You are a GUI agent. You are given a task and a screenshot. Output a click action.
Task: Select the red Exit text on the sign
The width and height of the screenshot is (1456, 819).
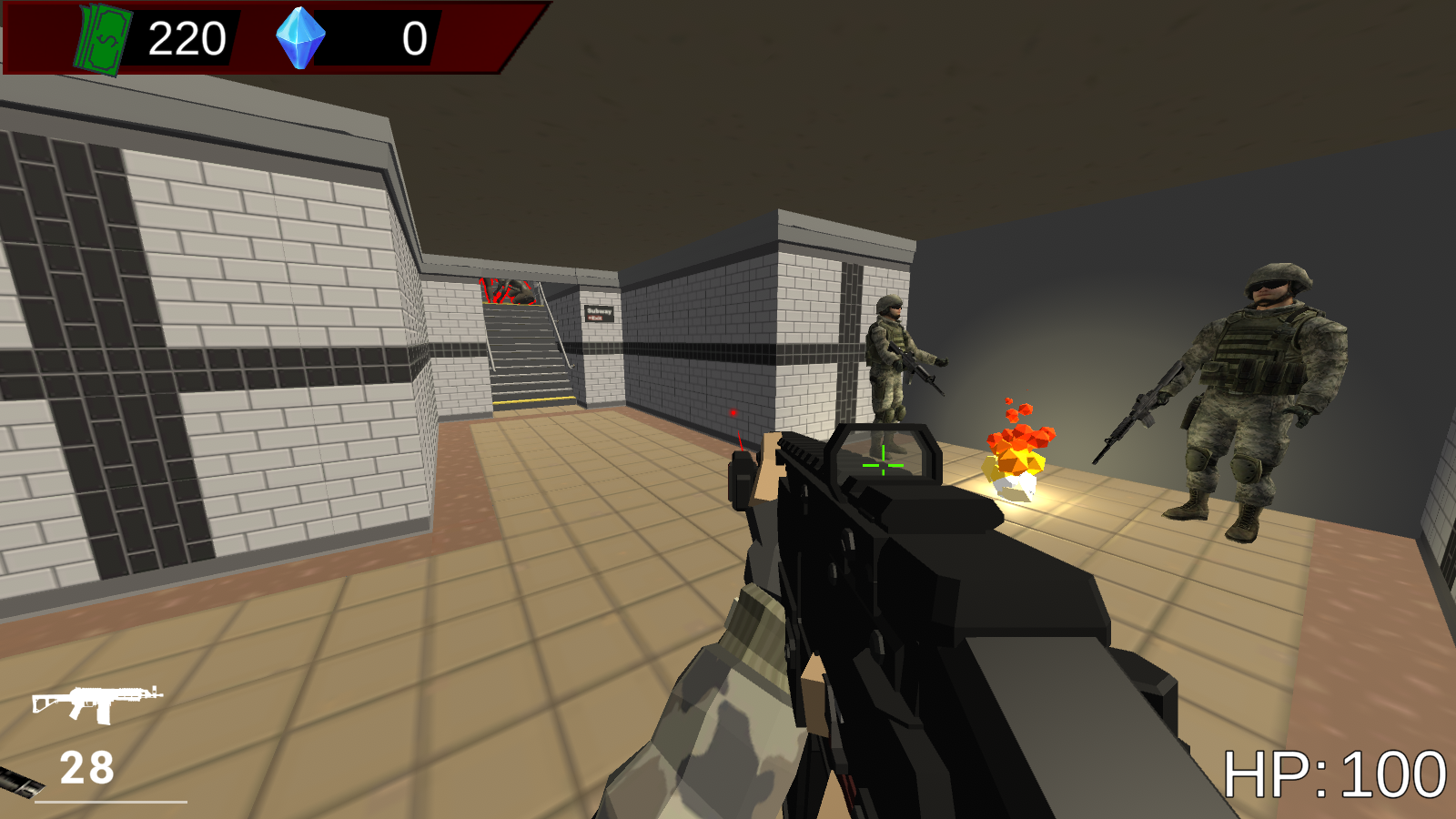click(595, 318)
